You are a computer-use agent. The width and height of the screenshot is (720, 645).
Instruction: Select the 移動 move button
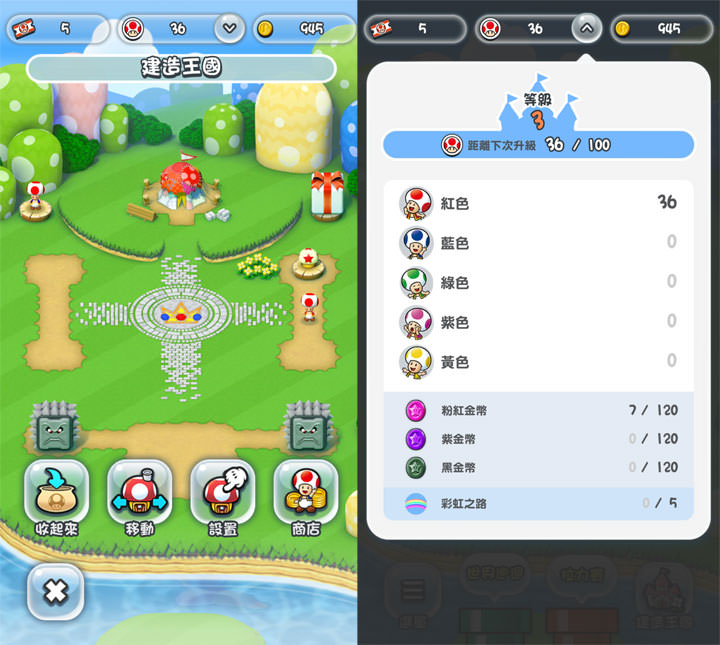point(139,499)
